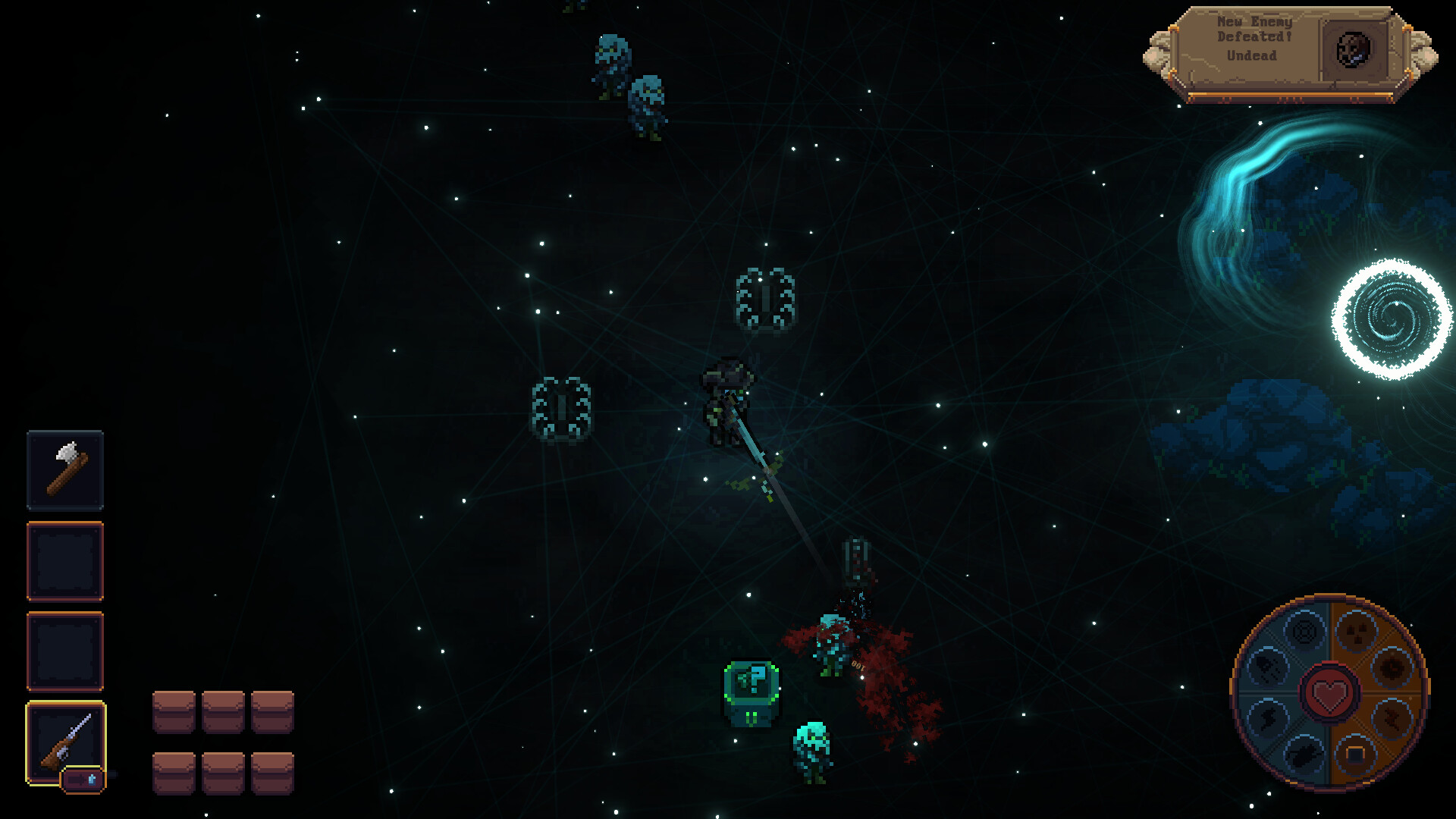Click the web icon on the stat wheel
Screen dimensions: 1456x819
[x=1305, y=632]
